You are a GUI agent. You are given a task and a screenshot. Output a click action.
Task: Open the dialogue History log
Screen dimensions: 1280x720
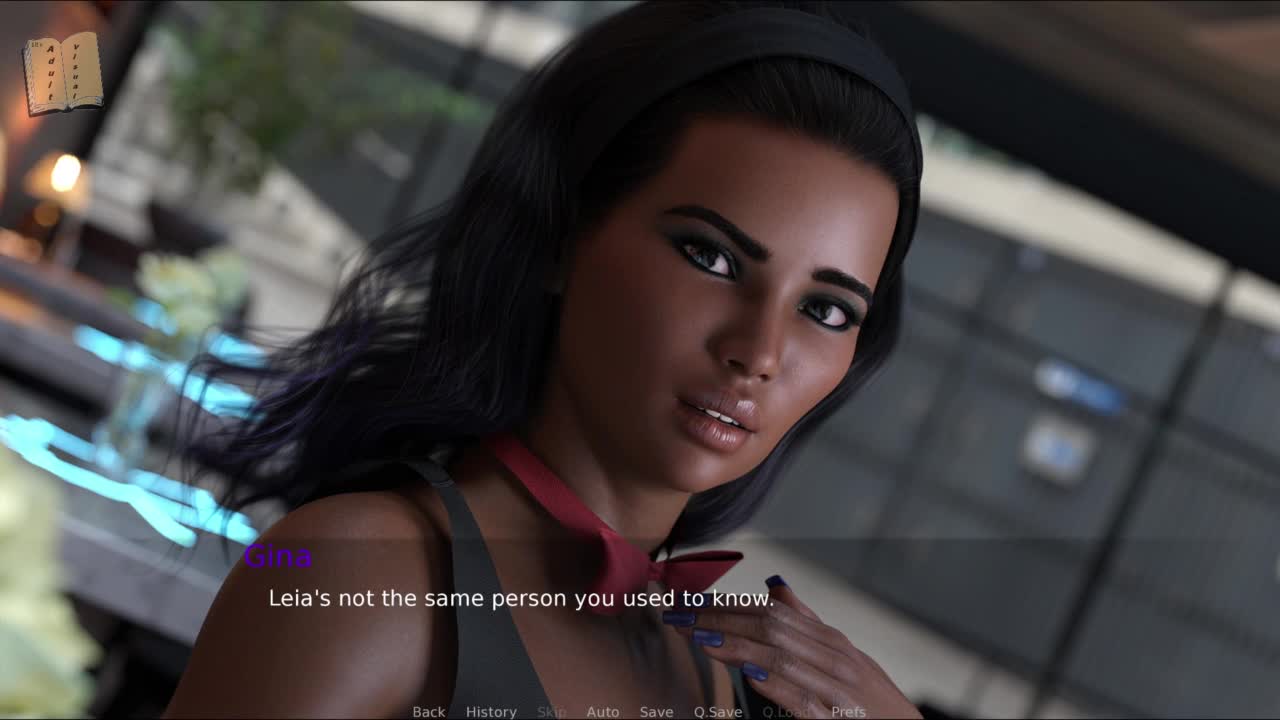coord(491,711)
